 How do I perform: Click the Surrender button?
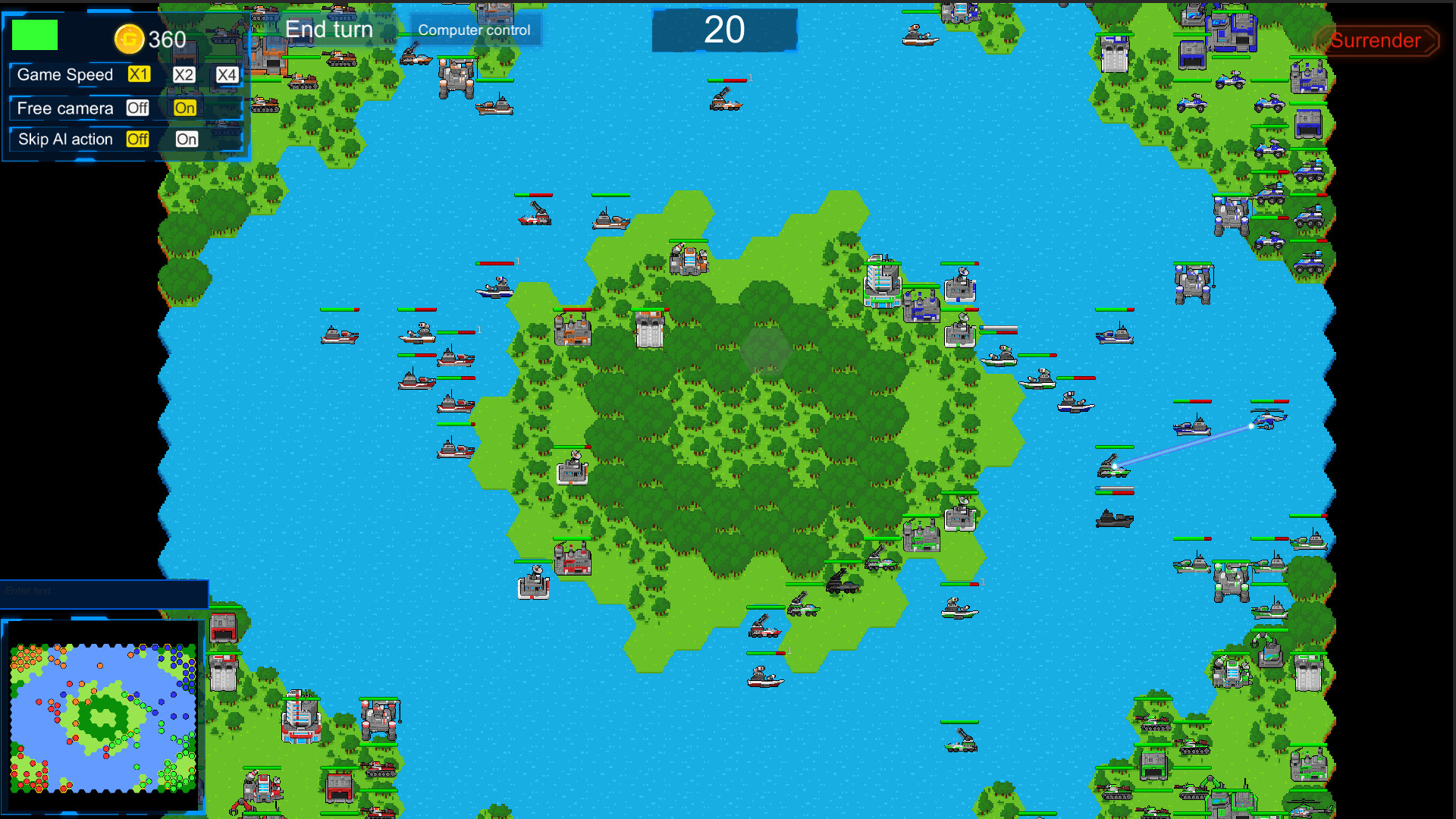(x=1376, y=41)
